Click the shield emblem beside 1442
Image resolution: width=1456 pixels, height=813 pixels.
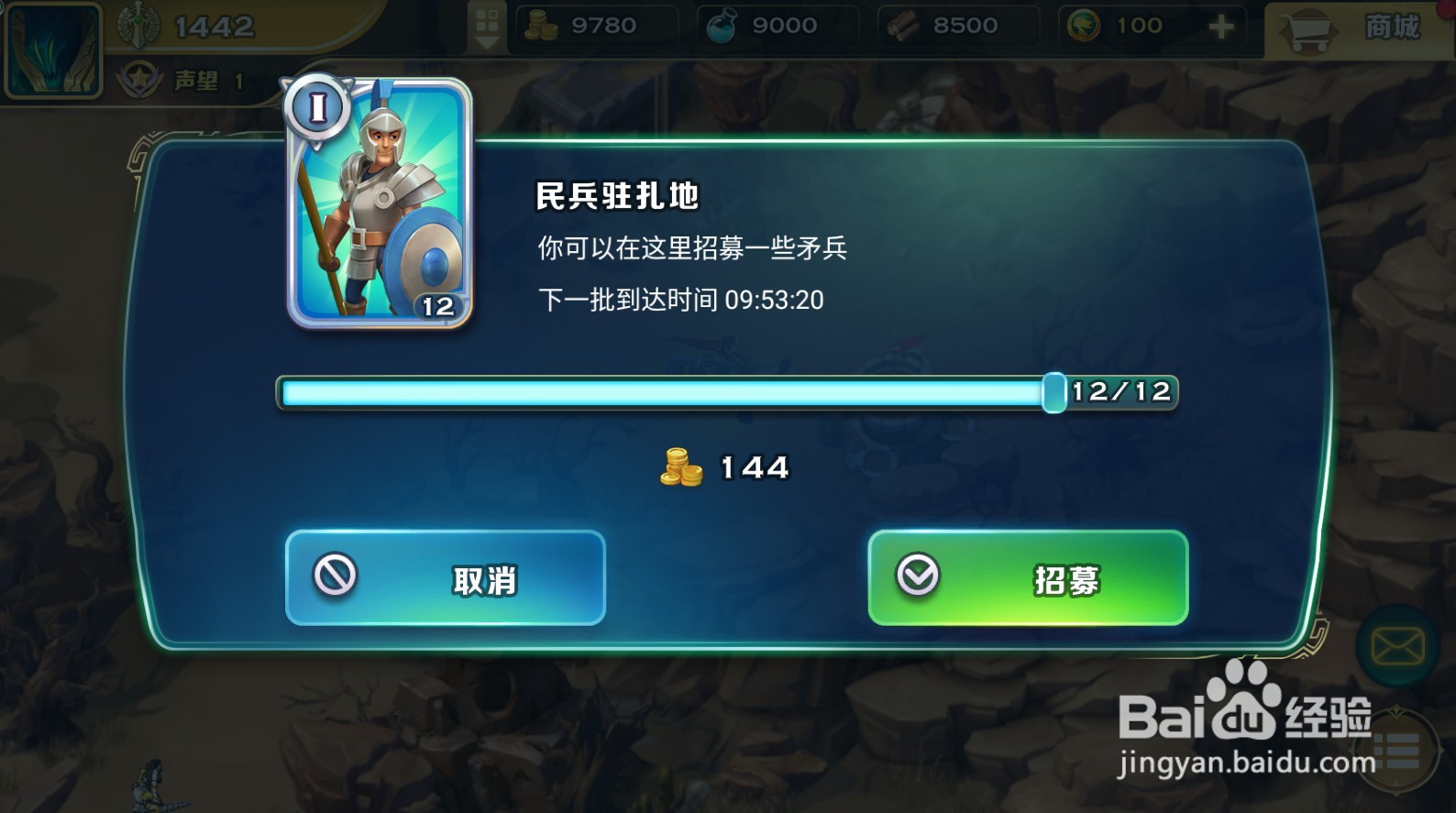click(139, 25)
